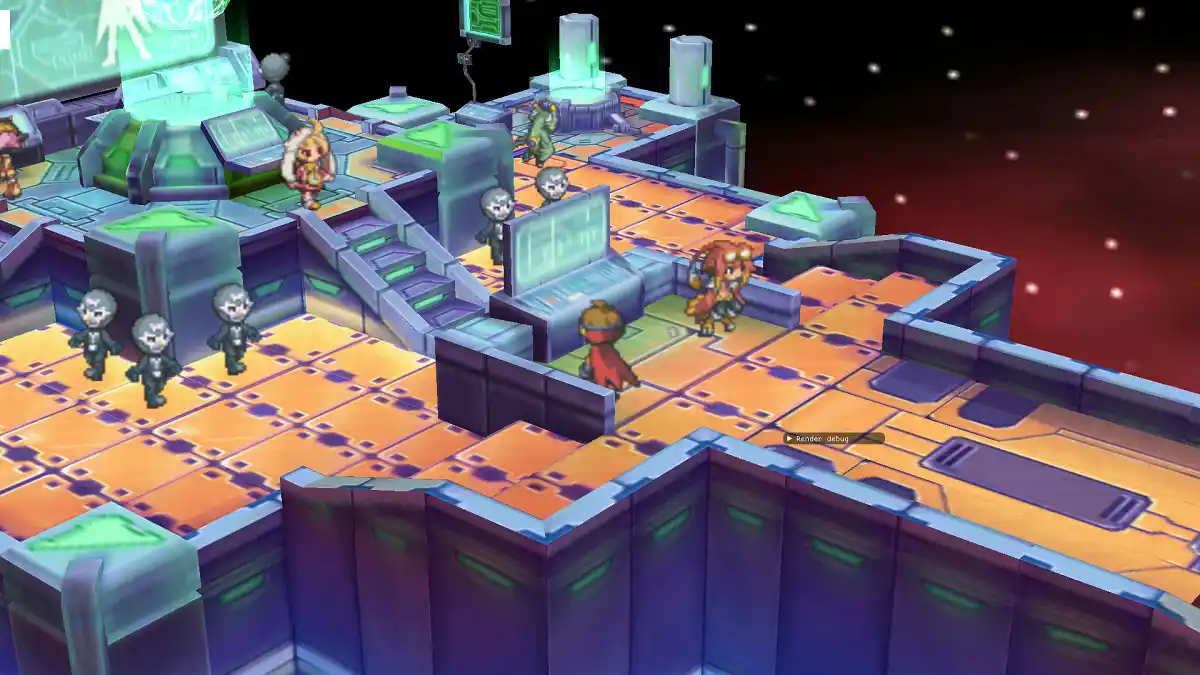Screen dimensions: 1200x675
Task: Expand the Render debug panel
Action: point(789,438)
